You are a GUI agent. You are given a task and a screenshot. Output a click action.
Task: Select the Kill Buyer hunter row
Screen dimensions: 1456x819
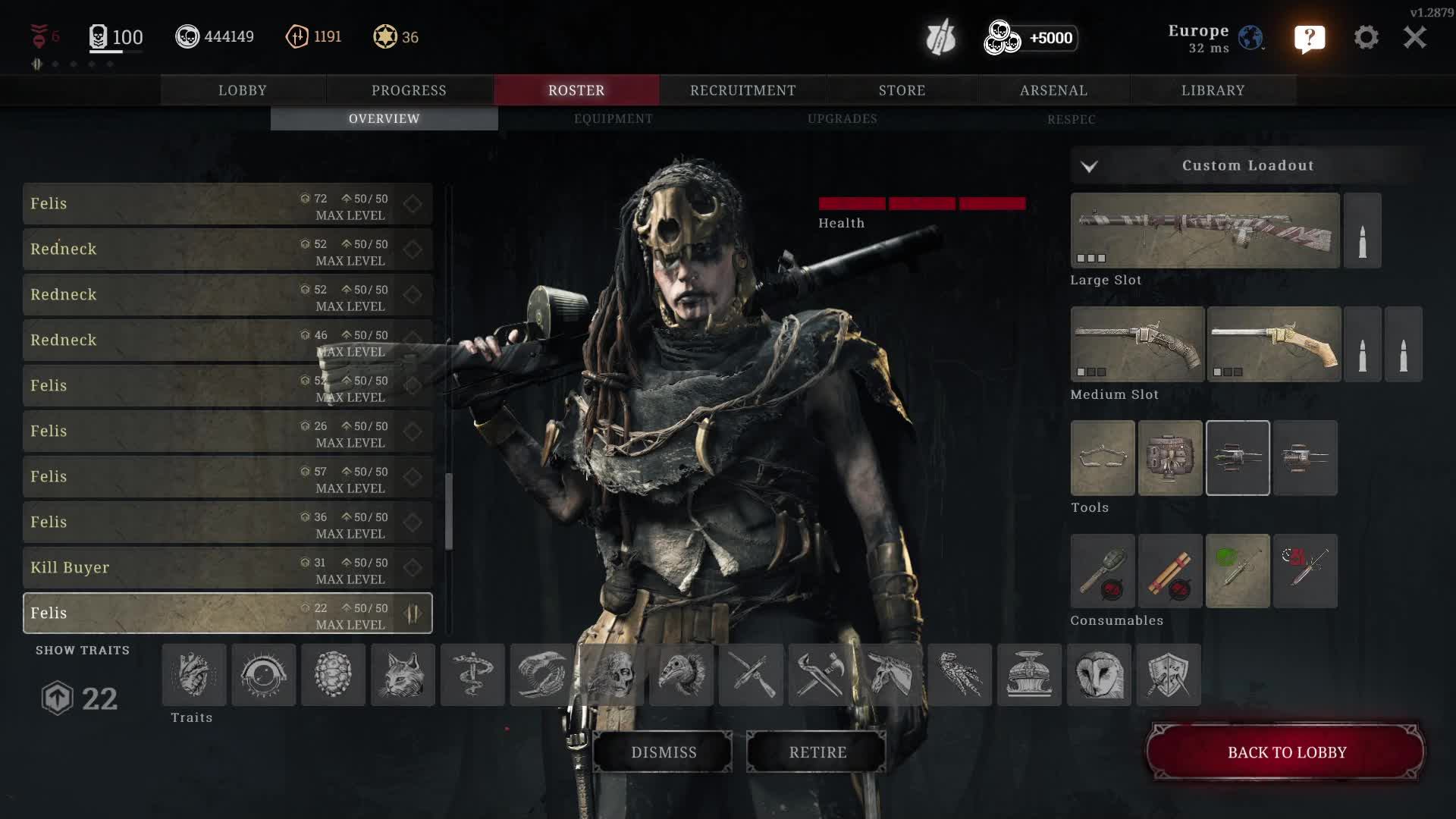click(x=227, y=568)
